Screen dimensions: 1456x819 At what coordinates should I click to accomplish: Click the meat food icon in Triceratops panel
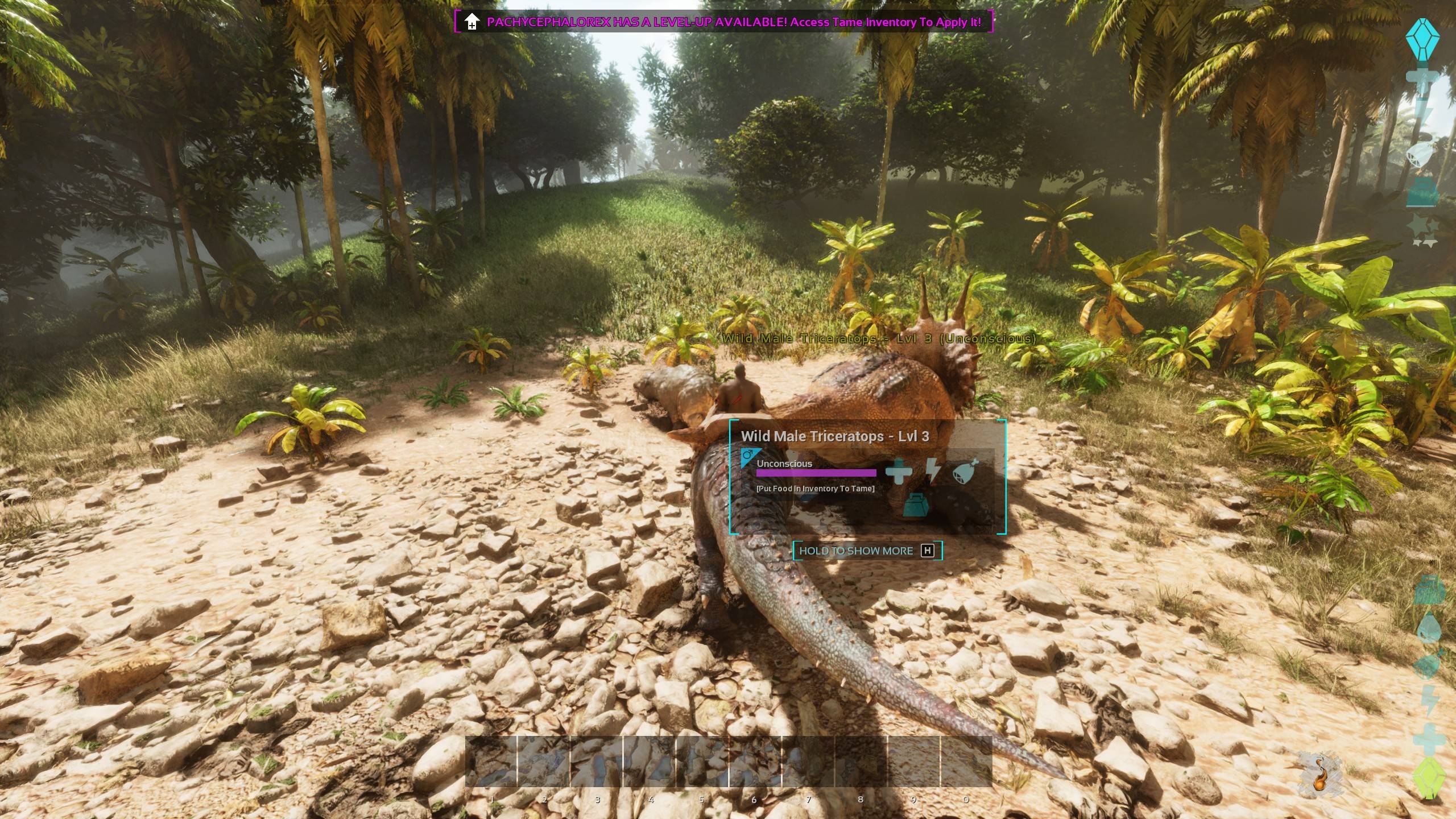click(x=966, y=470)
